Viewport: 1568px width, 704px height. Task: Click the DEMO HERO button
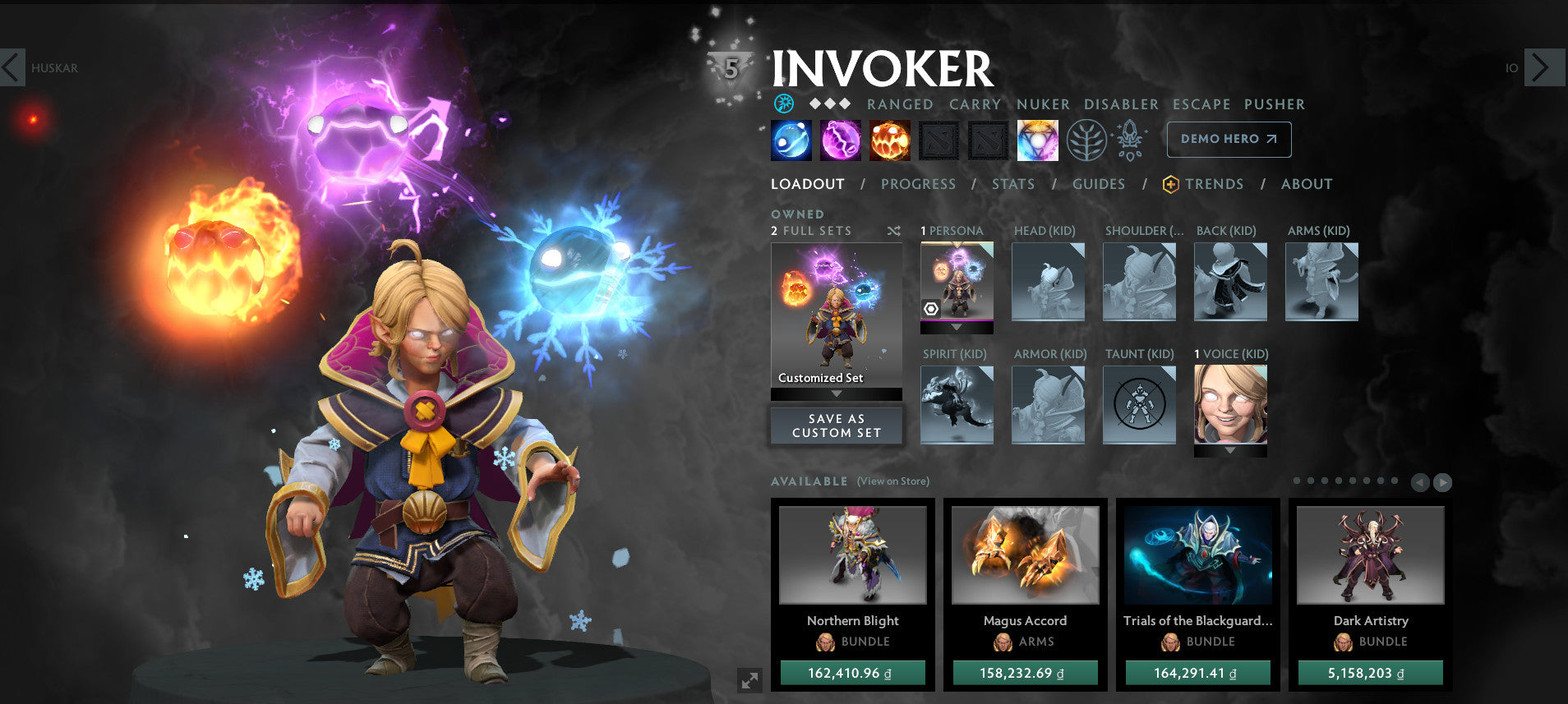tap(1228, 139)
